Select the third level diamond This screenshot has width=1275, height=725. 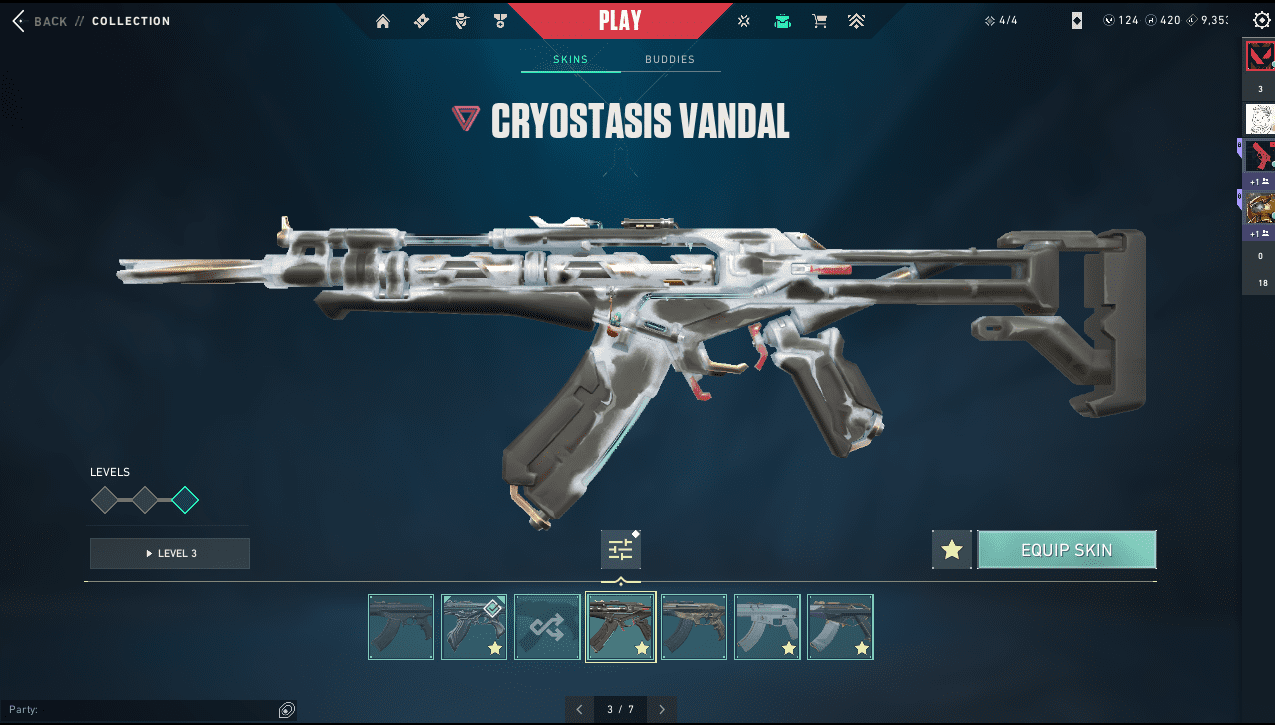click(x=185, y=500)
